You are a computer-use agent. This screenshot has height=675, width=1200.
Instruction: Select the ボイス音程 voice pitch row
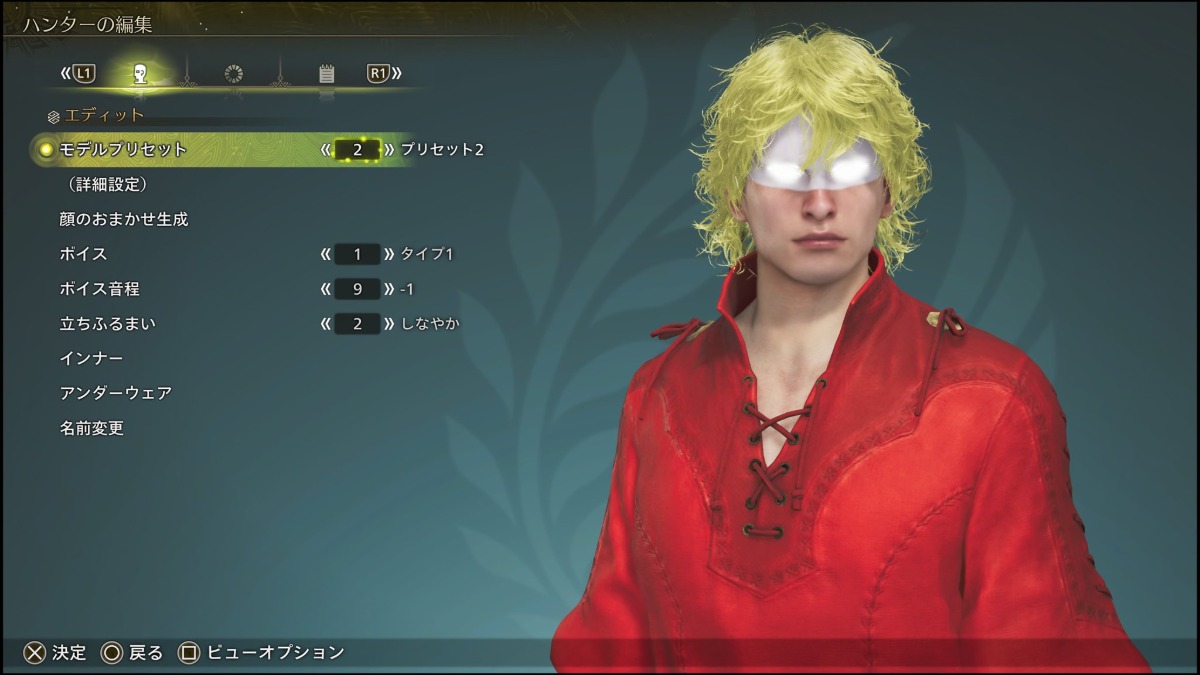pyautogui.click(x=99, y=289)
